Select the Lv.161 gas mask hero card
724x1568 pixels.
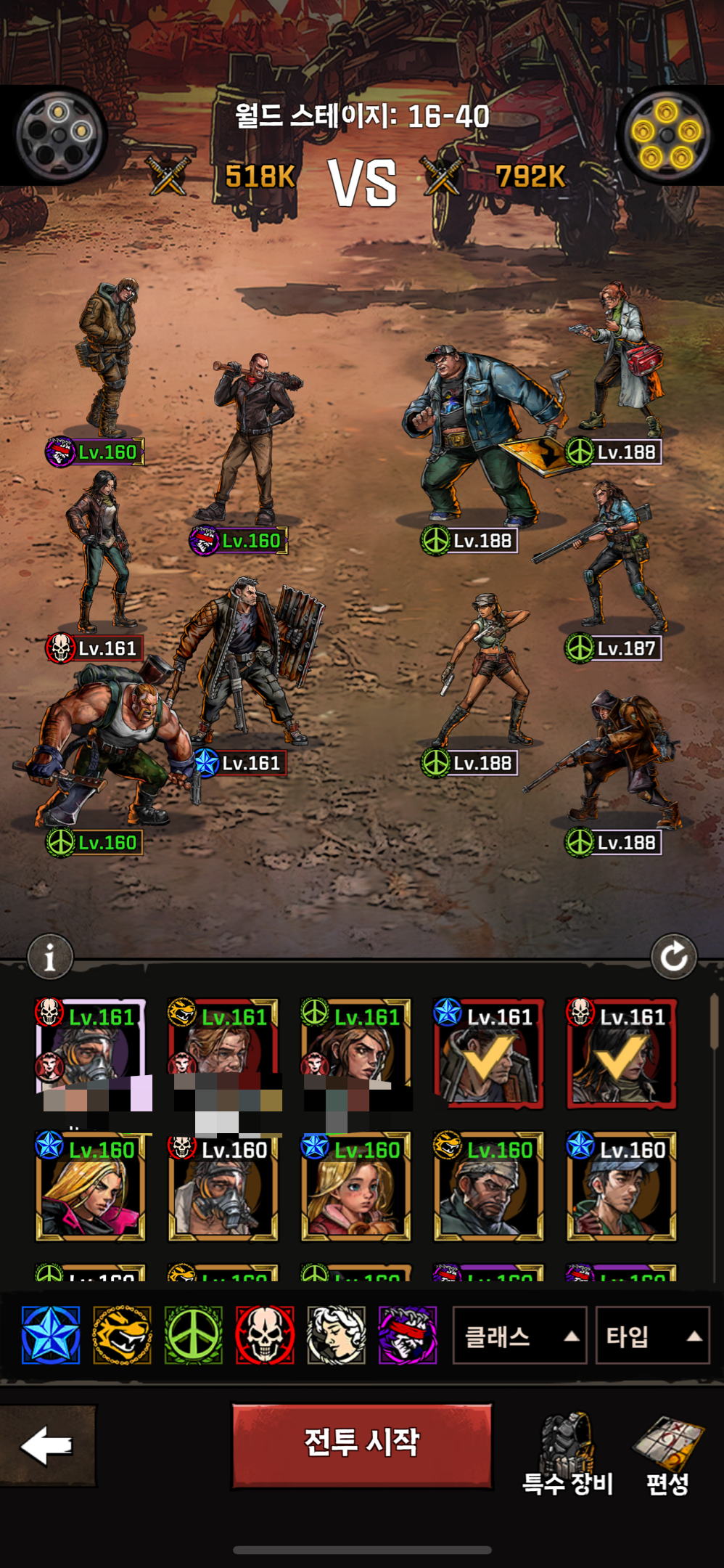[x=91, y=1053]
